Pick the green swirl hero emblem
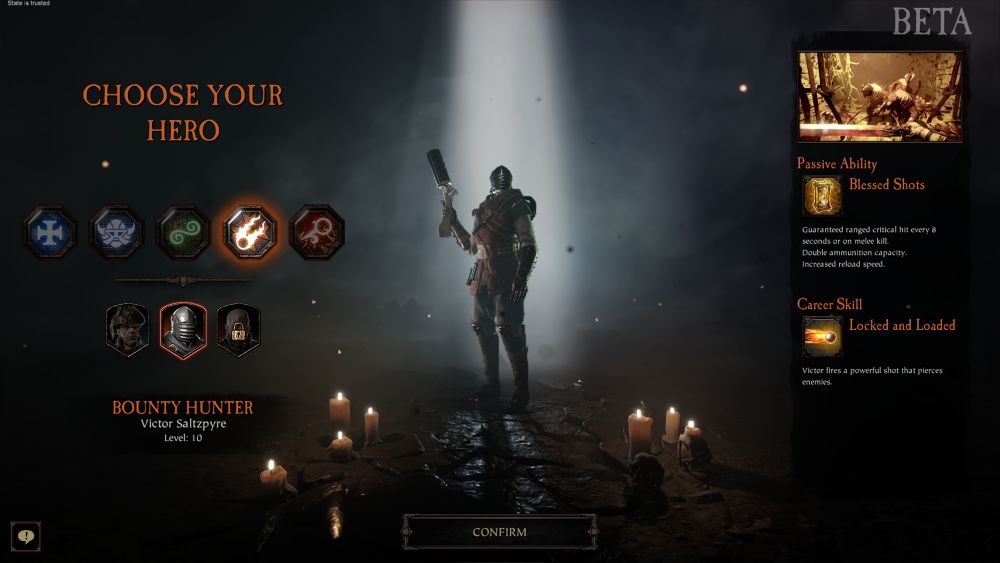This screenshot has width=1000, height=563. coord(183,233)
